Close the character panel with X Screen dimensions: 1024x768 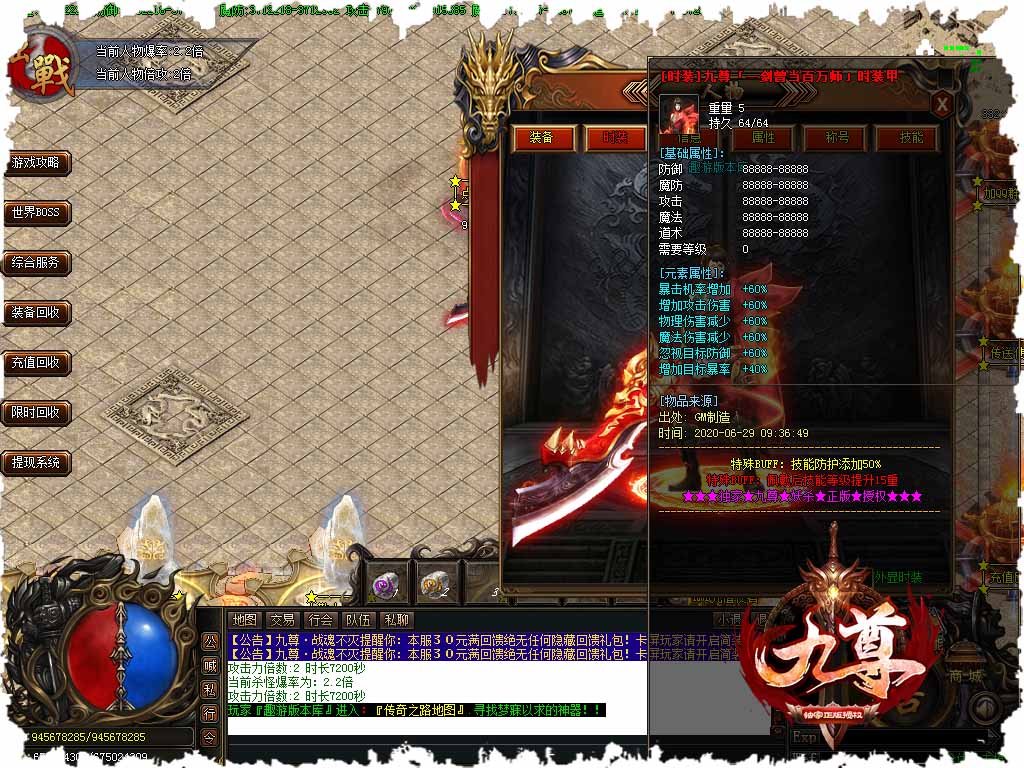[x=941, y=104]
